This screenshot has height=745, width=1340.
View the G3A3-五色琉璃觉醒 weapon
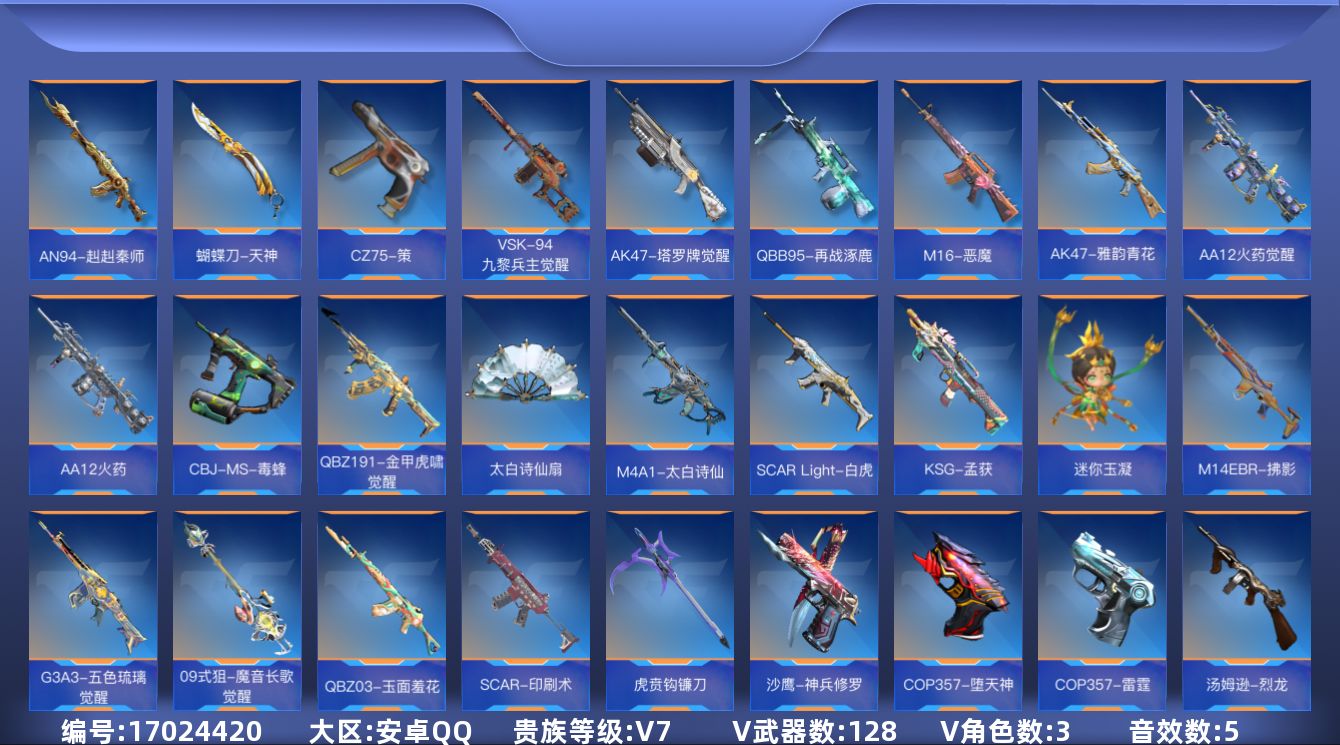tap(94, 600)
